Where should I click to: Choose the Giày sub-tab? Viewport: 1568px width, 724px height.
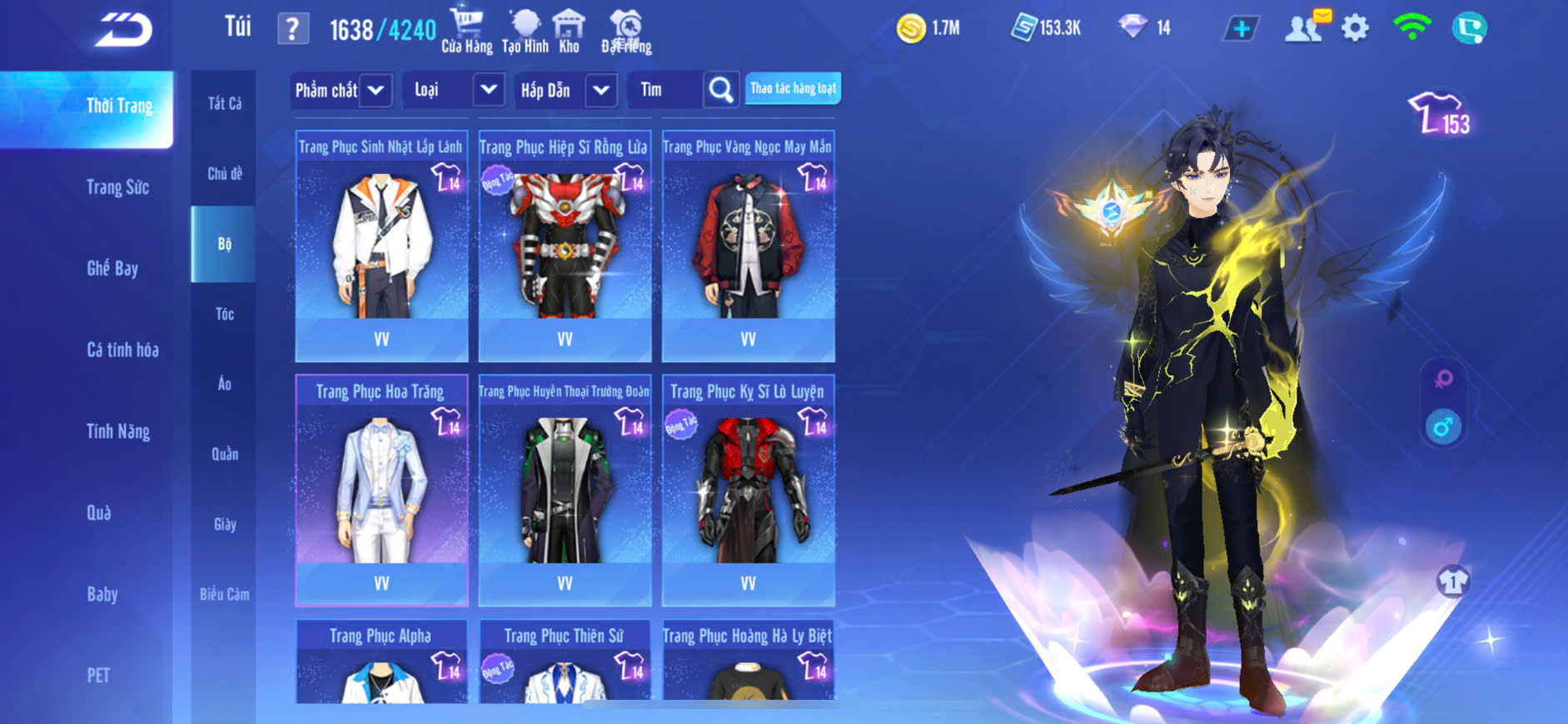225,524
